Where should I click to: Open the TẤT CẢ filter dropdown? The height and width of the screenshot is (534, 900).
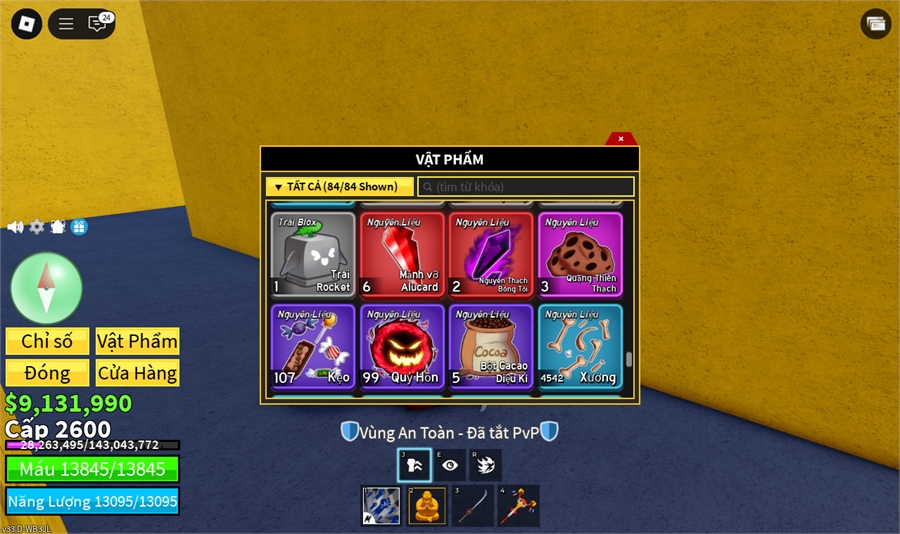(x=339, y=187)
